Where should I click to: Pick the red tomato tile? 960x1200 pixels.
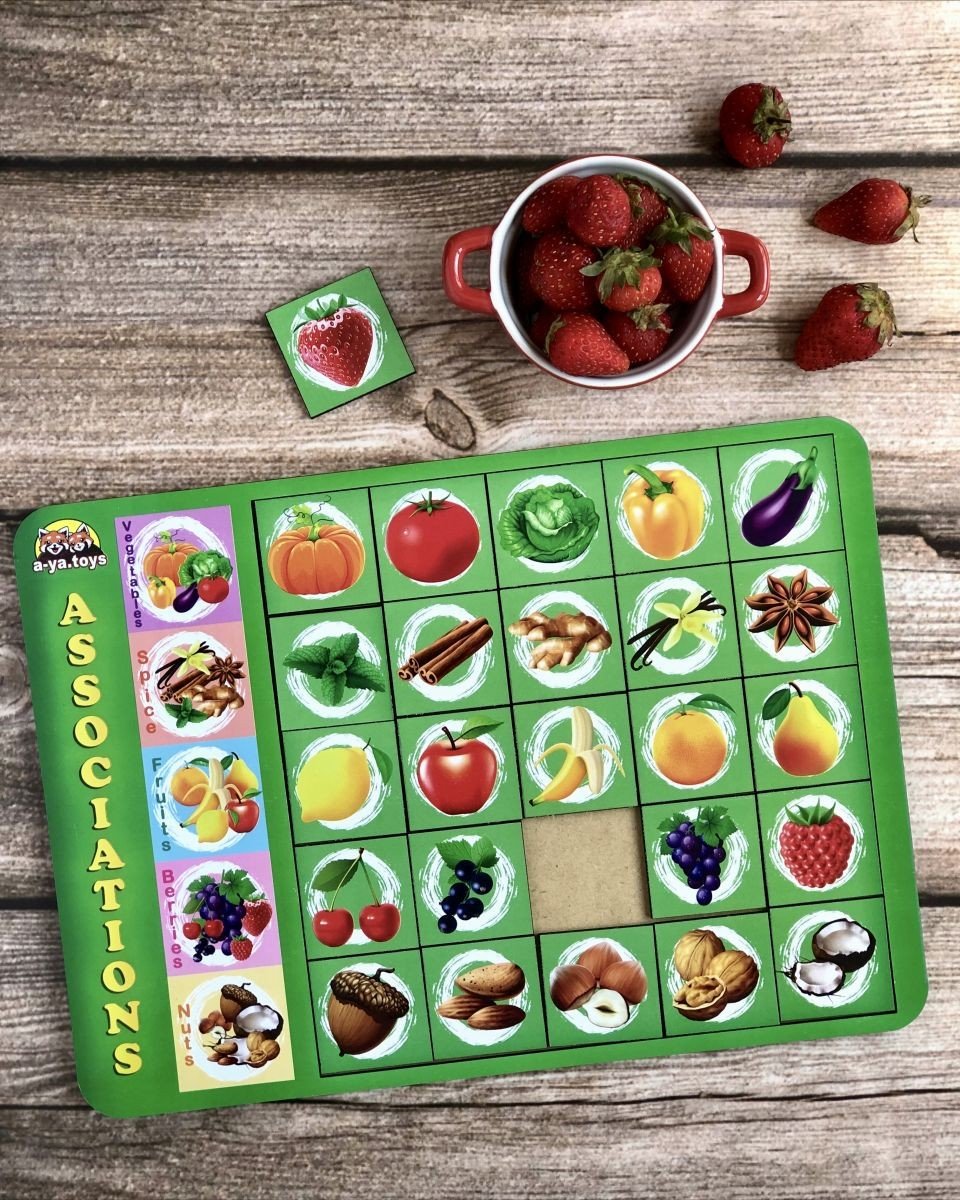coord(432,540)
